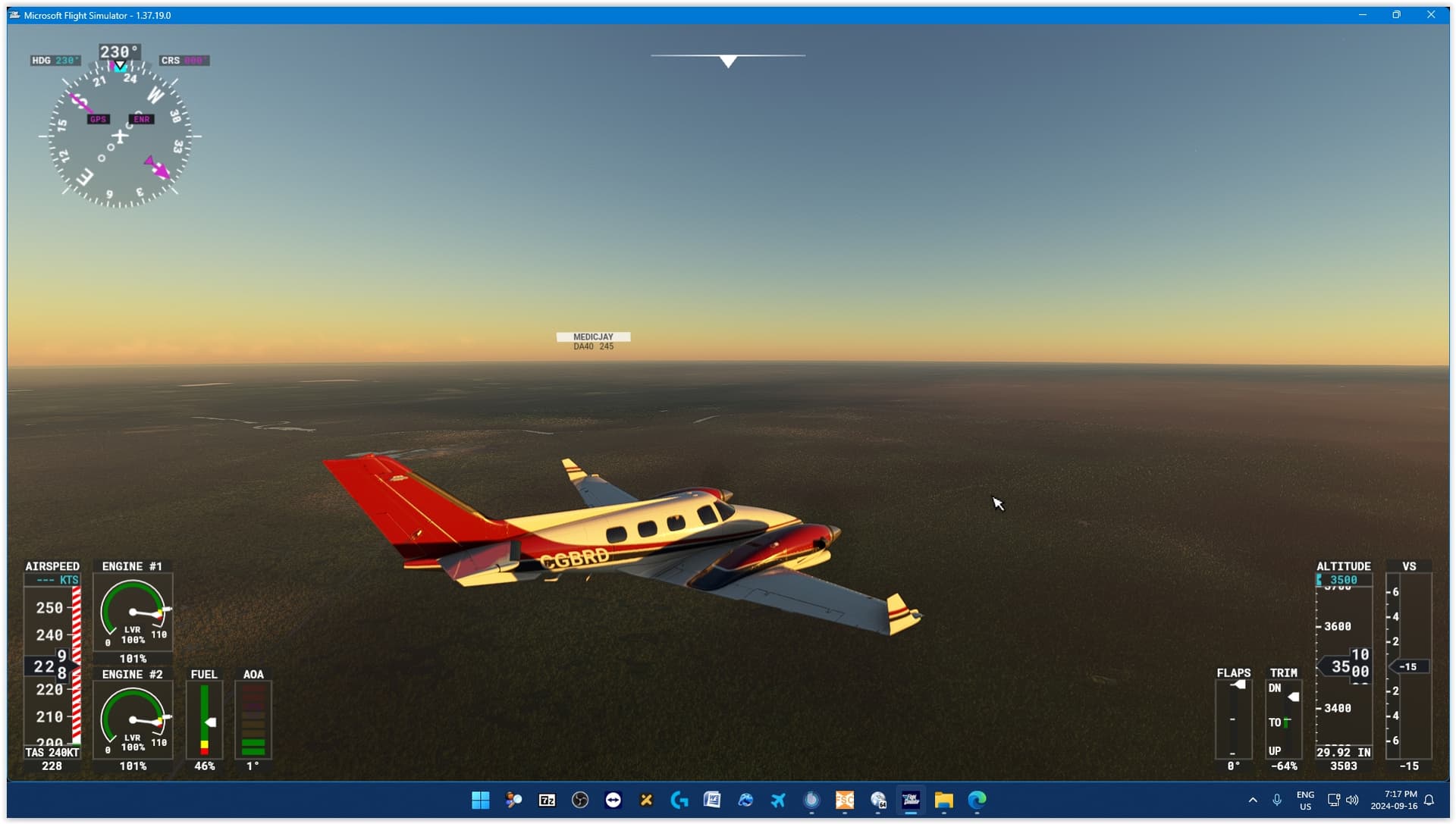Open File Explorer from the taskbar
The width and height of the screenshot is (1456, 824).
pos(943,801)
